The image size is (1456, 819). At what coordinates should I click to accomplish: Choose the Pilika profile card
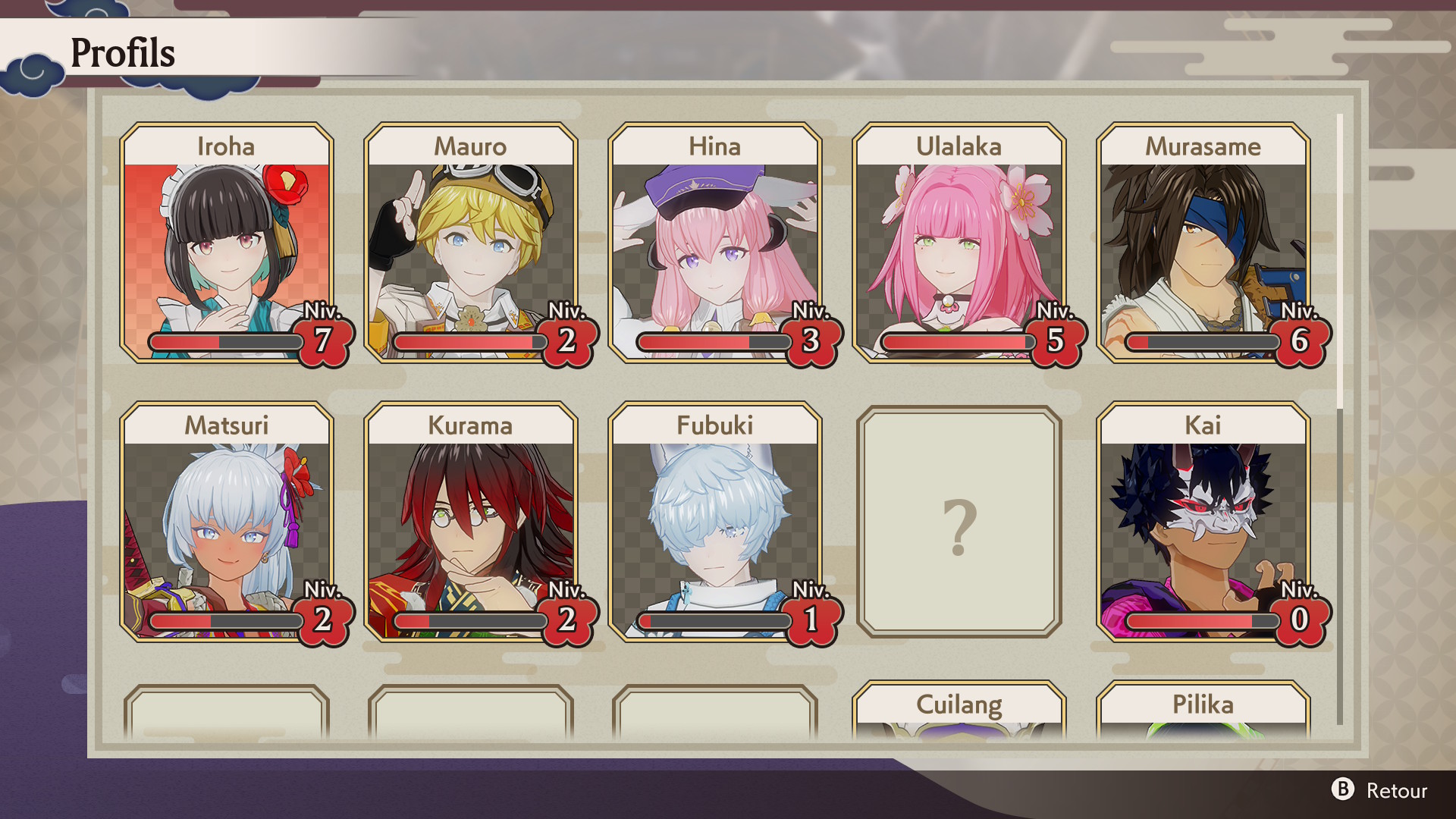tap(1203, 710)
